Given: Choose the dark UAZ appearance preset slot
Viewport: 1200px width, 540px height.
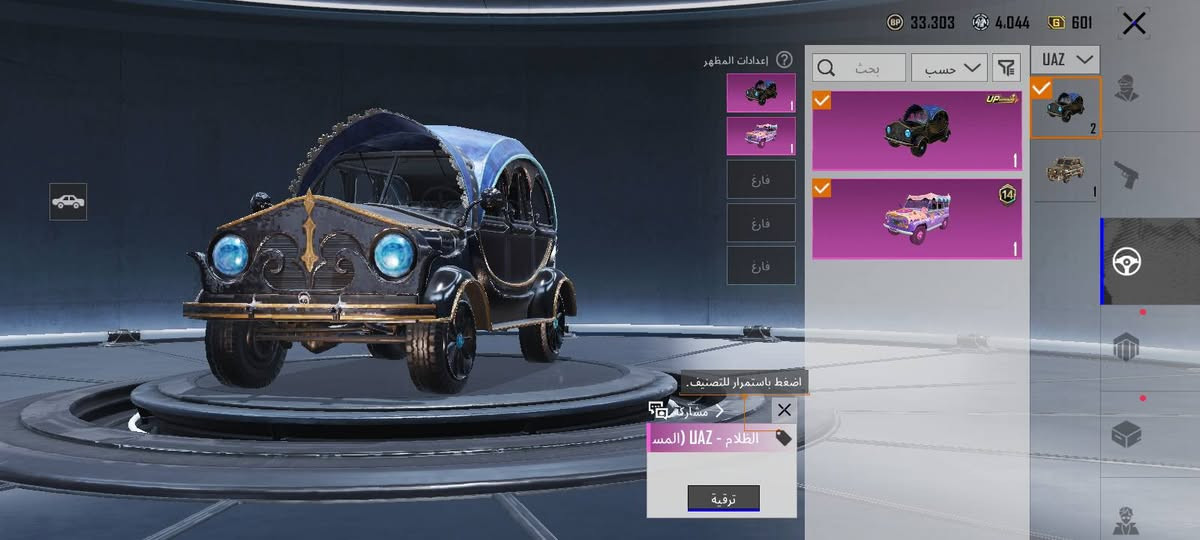Looking at the screenshot, I should [761, 92].
